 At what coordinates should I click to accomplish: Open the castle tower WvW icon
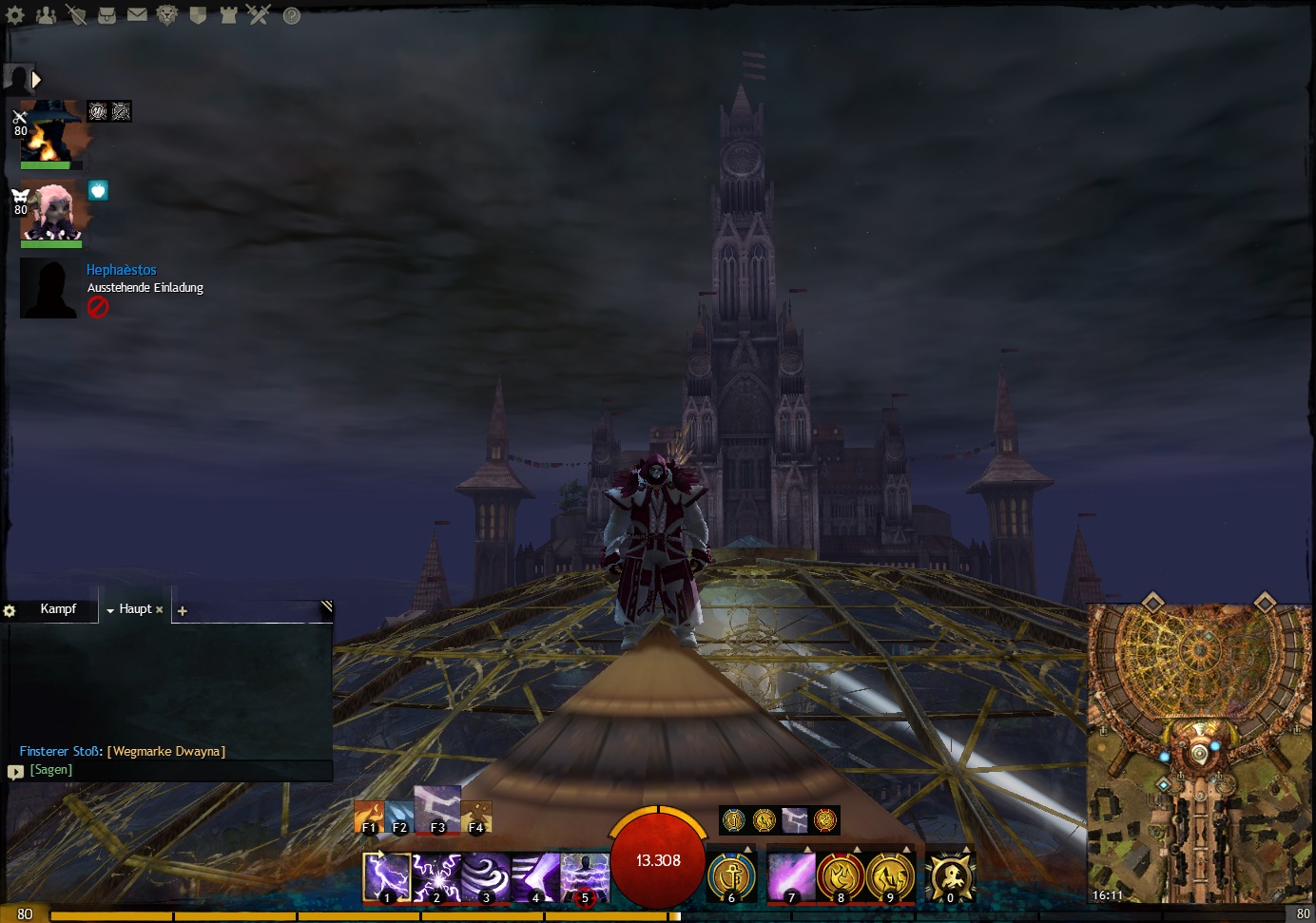tap(228, 15)
